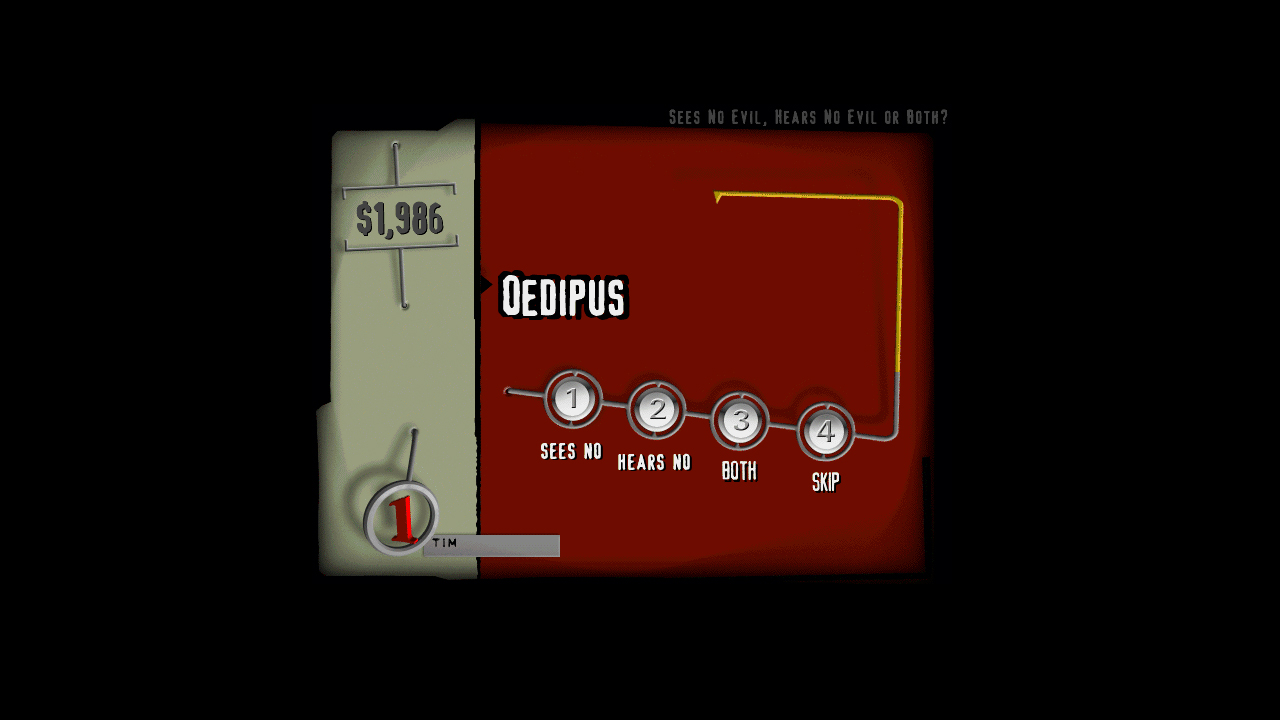Select the BOTH answer label
Viewport: 1280px width, 720px height.
739,470
